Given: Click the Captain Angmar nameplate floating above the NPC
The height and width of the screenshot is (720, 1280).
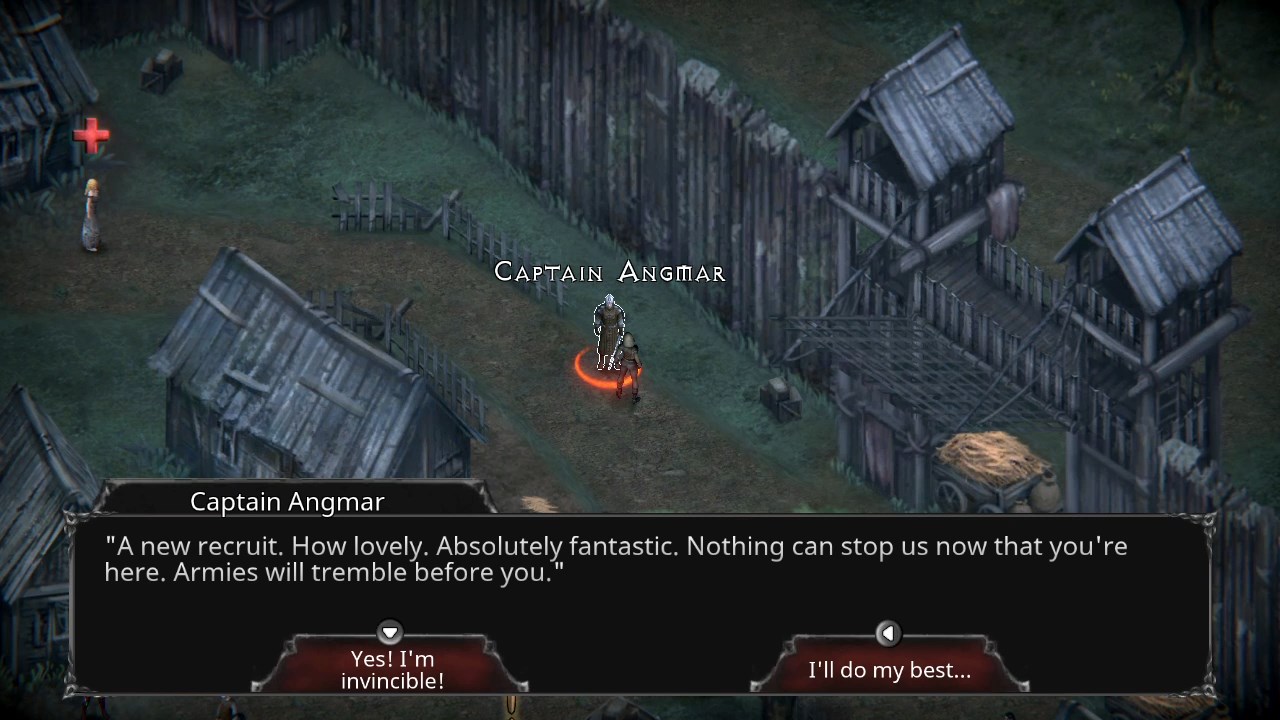Looking at the screenshot, I should click(x=609, y=271).
